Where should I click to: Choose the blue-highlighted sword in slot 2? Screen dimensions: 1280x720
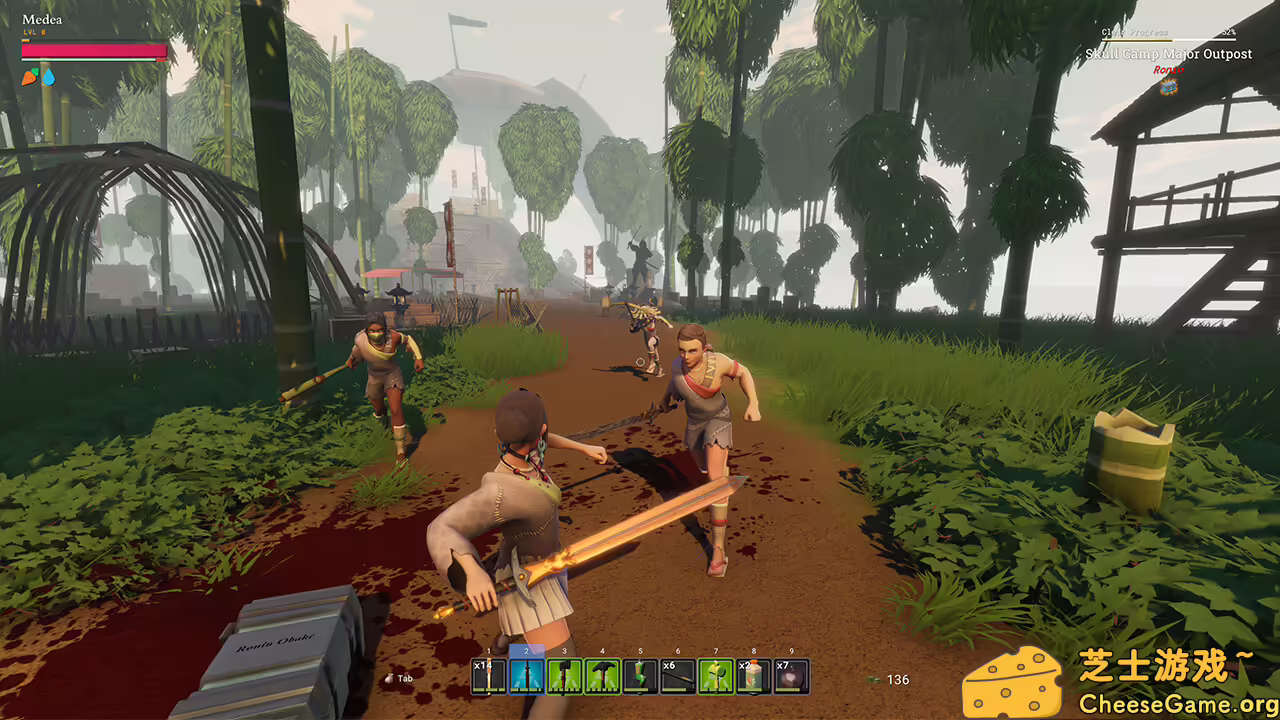point(527,677)
